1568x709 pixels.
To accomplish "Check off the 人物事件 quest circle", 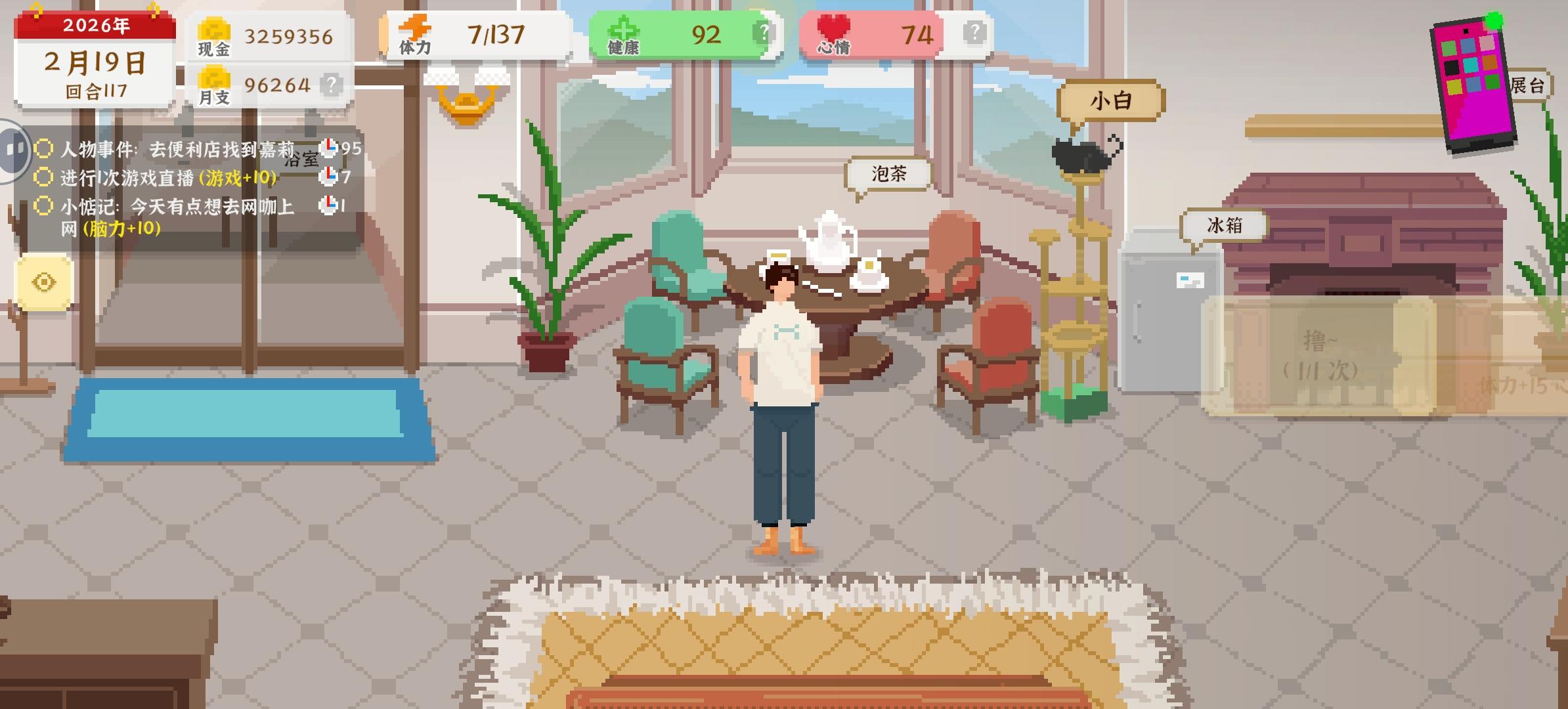I will [42, 150].
